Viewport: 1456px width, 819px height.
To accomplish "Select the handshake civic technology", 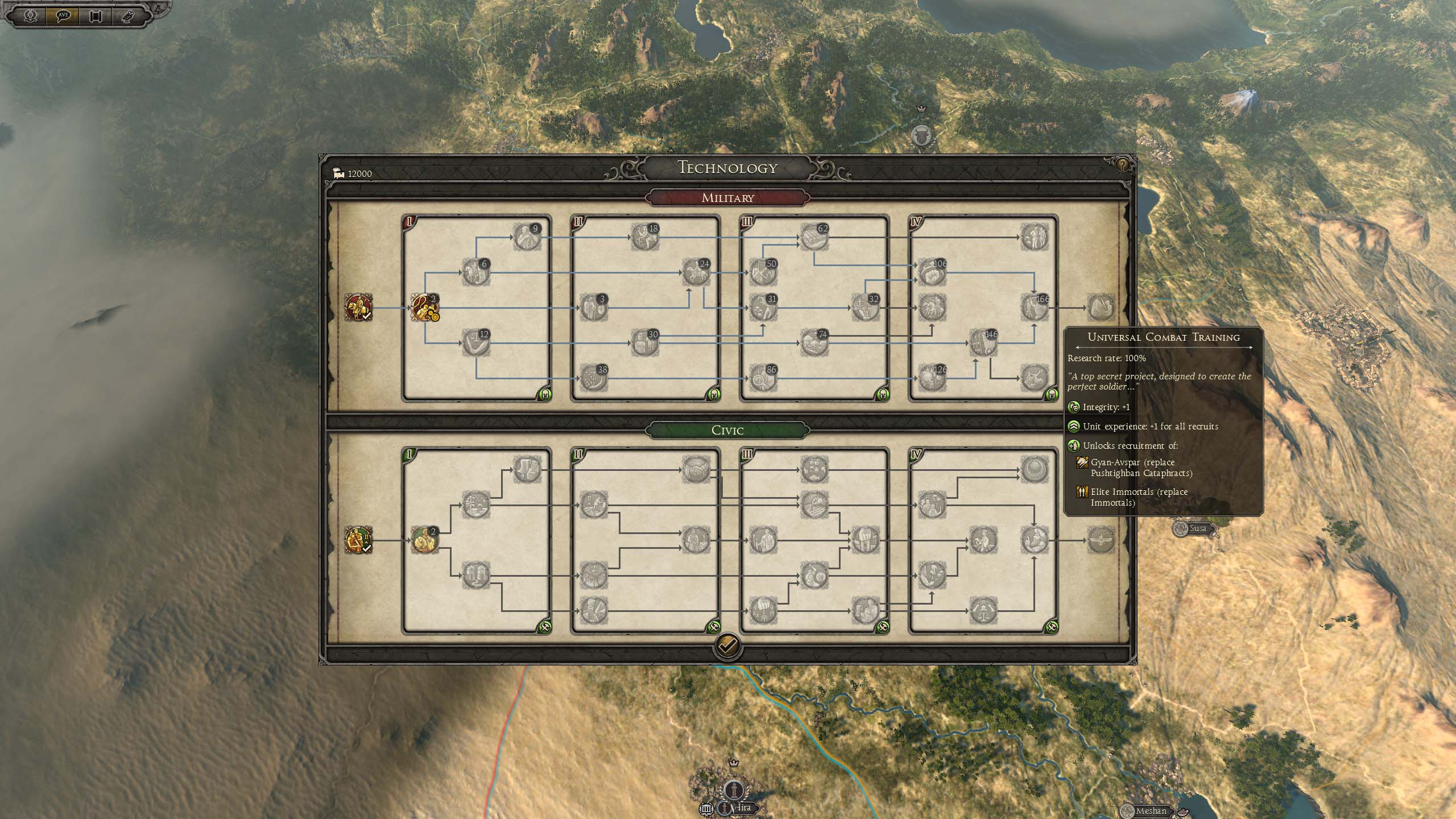I will [696, 469].
